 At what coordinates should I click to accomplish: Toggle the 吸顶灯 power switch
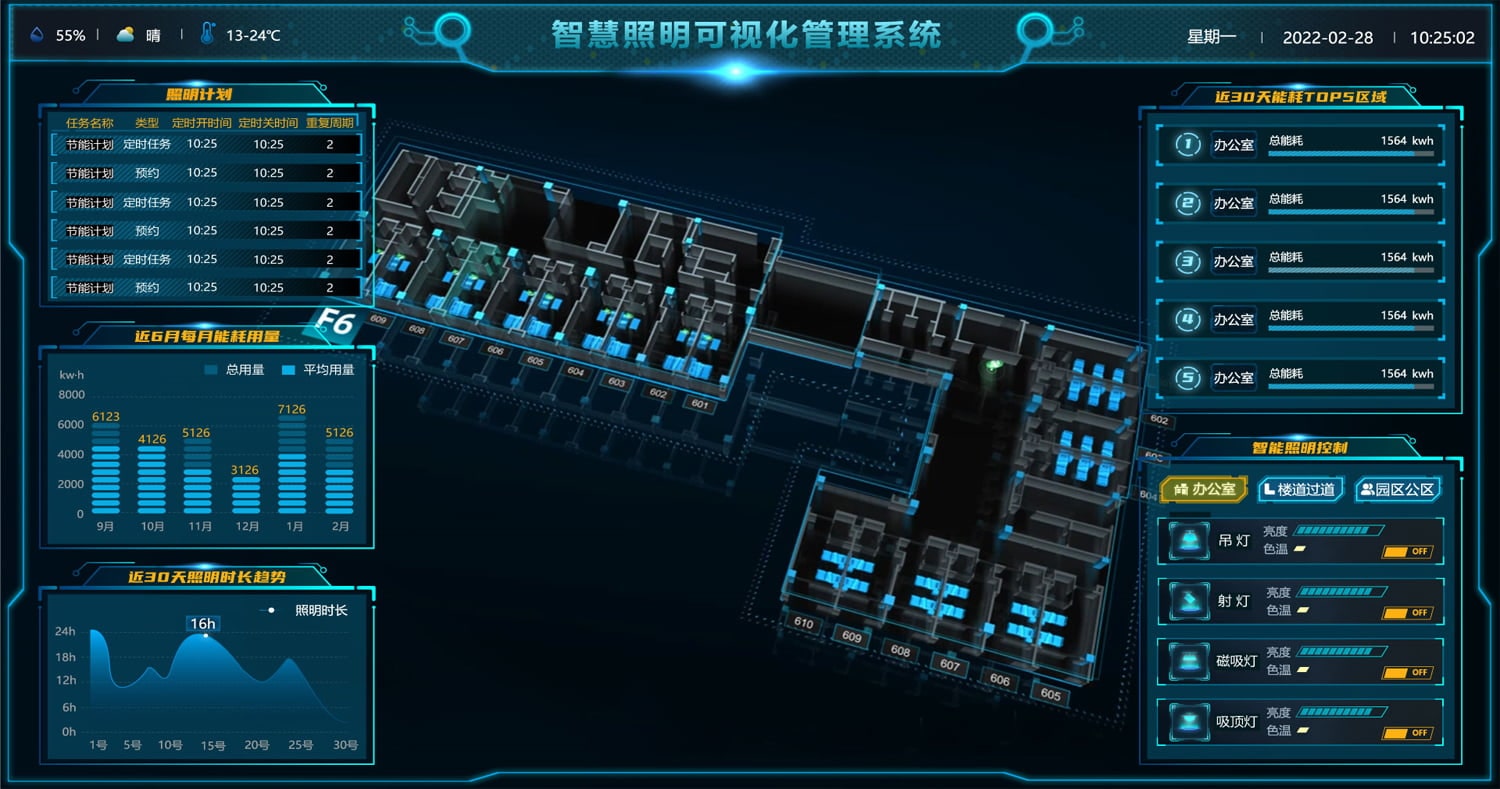pos(1408,733)
